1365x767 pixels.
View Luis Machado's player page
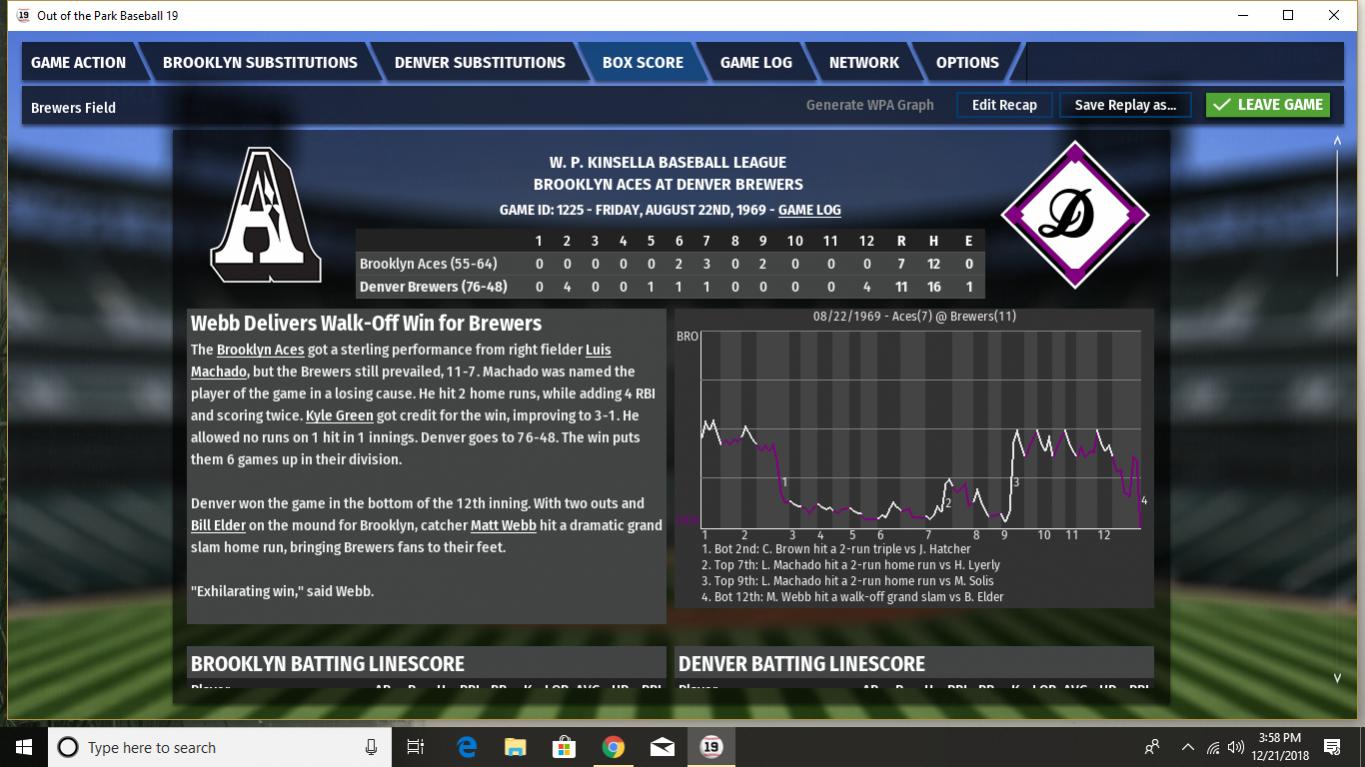pyautogui.click(x=597, y=350)
